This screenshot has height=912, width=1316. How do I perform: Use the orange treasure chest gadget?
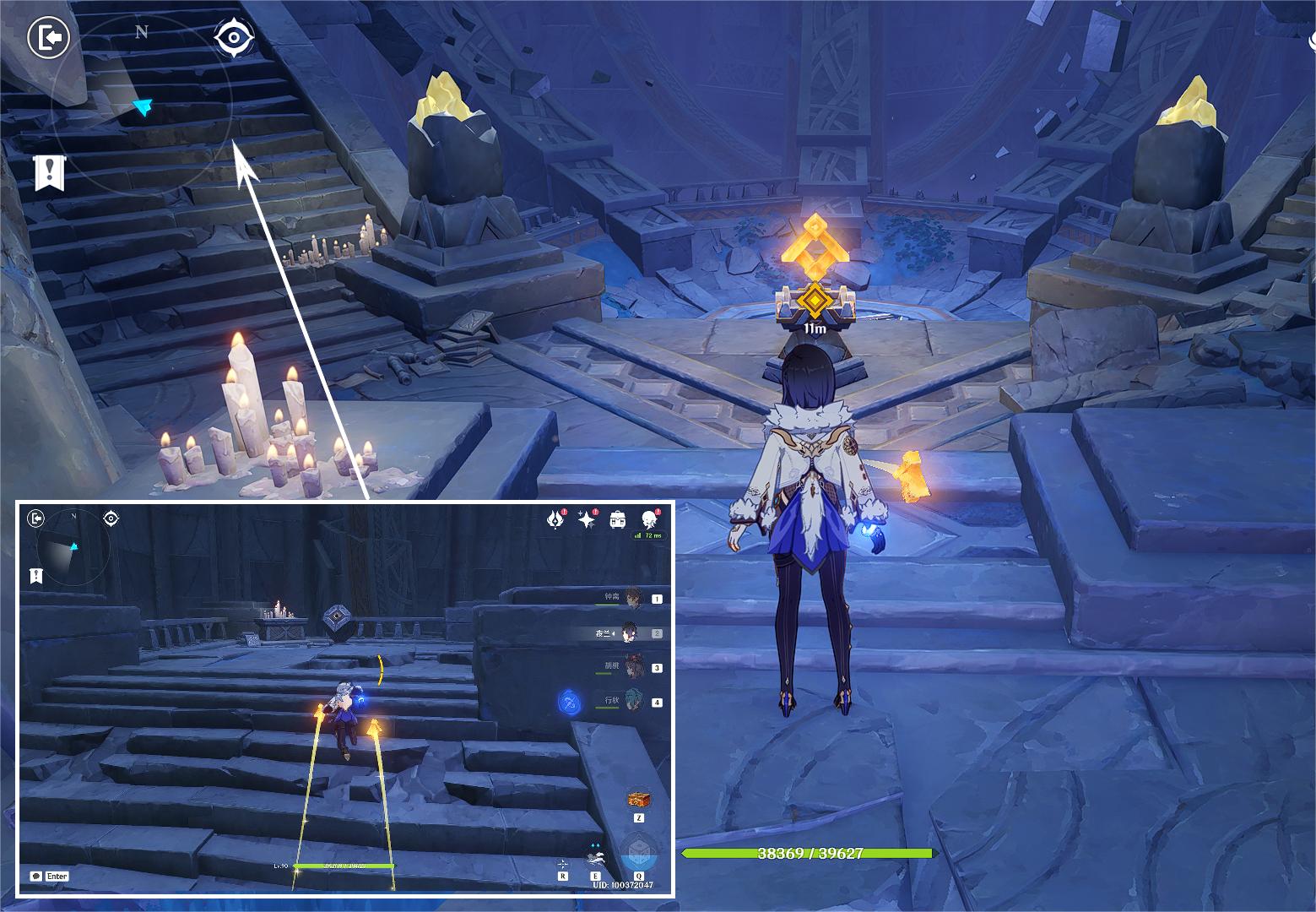pos(637,799)
